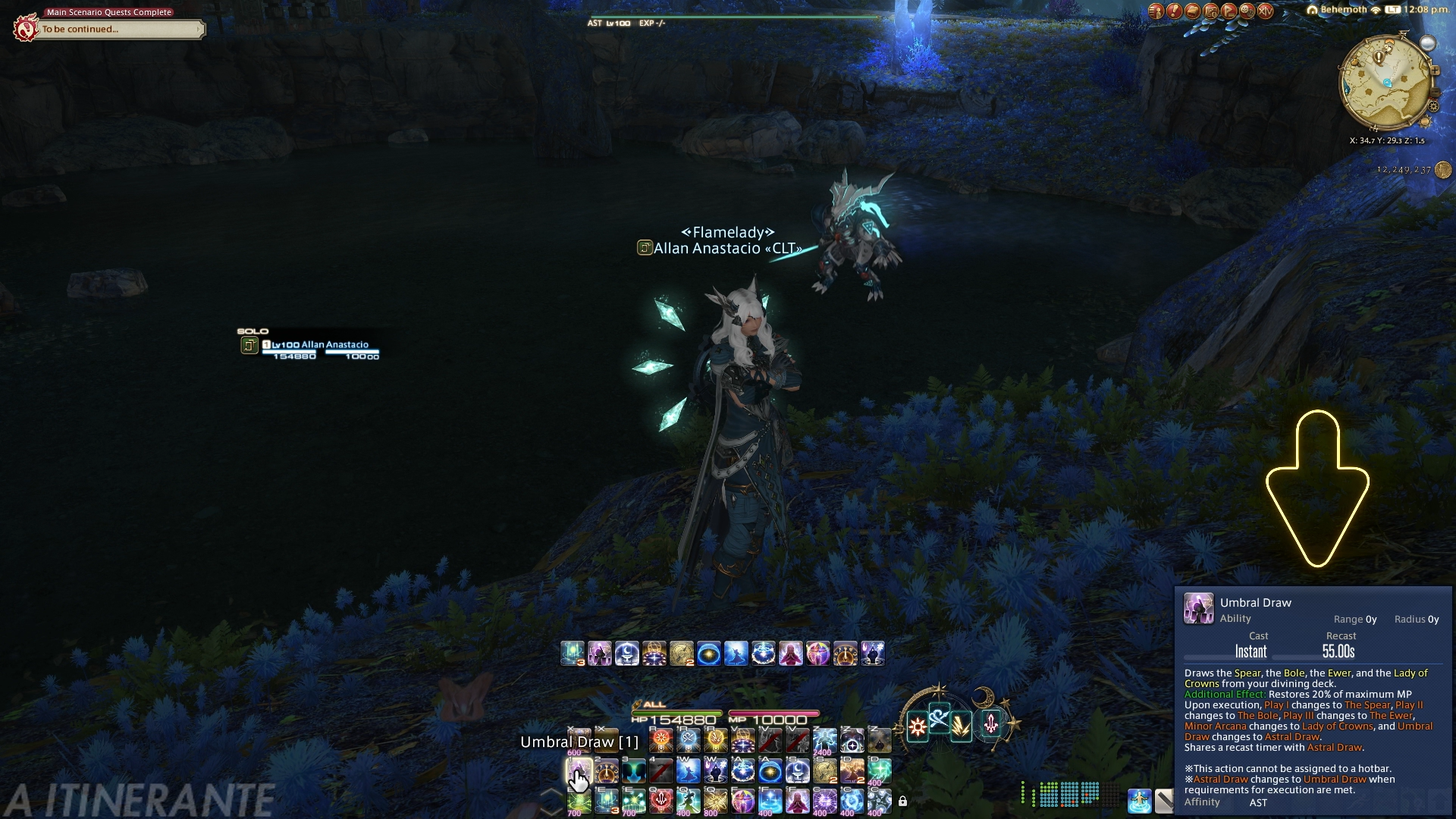1456x819 pixels.
Task: Open the XIV system menu icon
Action: (x=1265, y=11)
